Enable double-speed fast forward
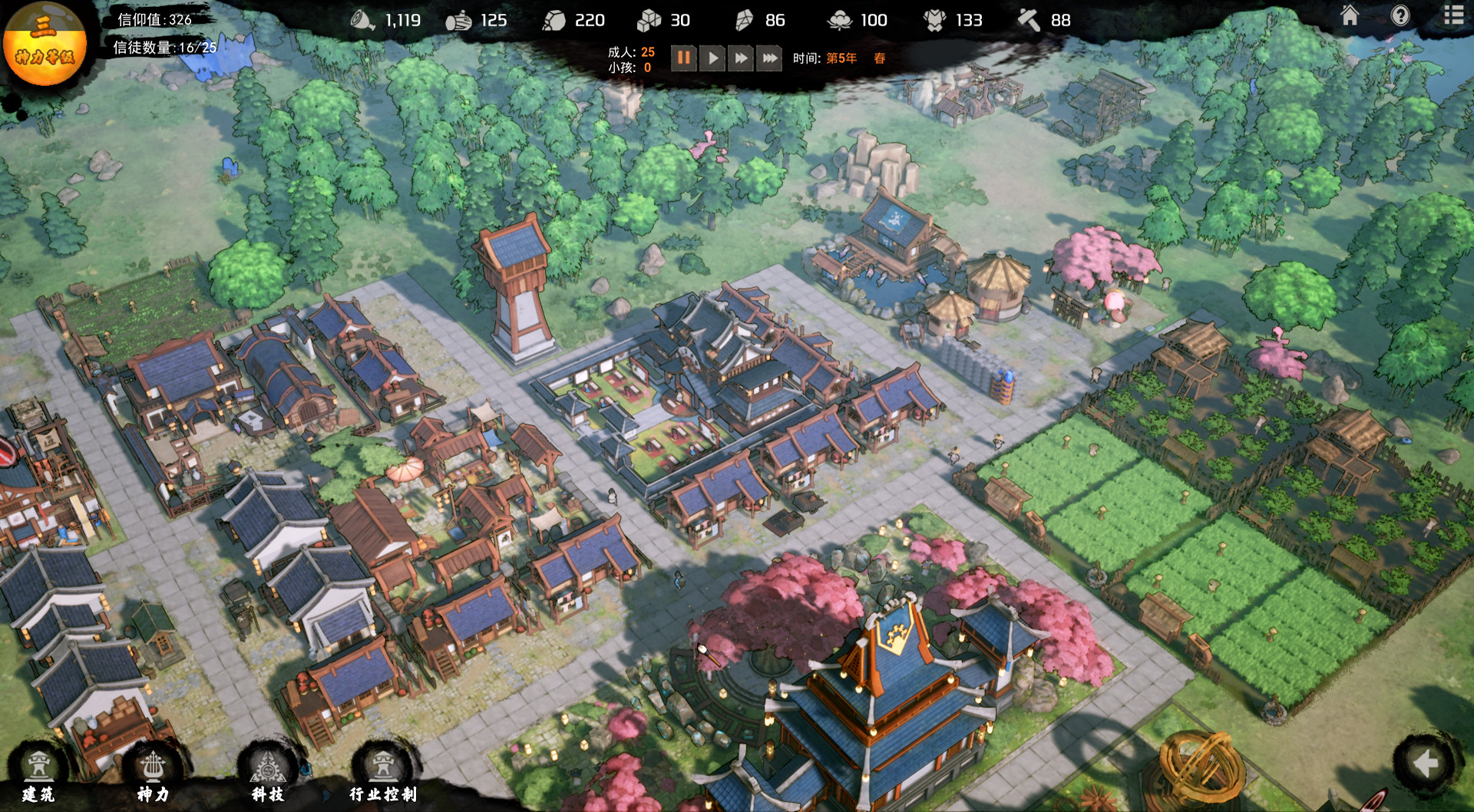This screenshot has height=812, width=1474. (x=739, y=57)
